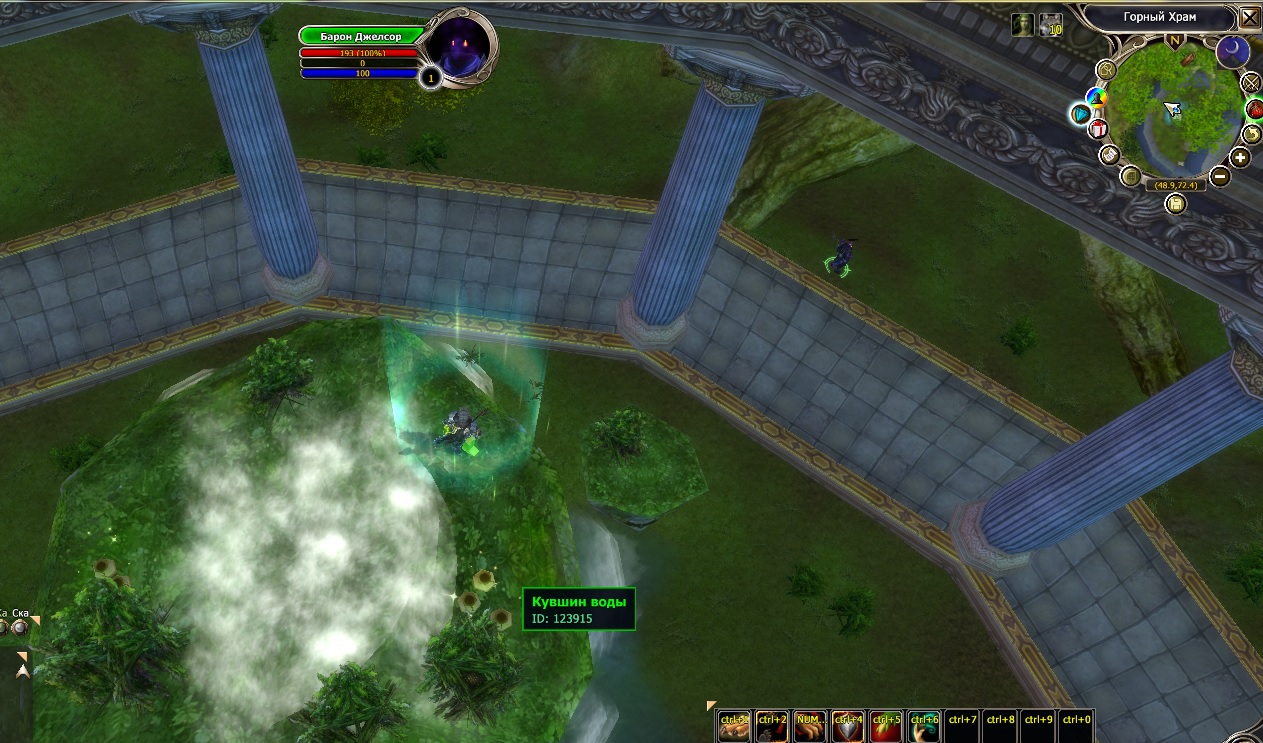Viewport: 1263px width, 743px height.
Task: Use the ctrl+4 shield ability
Action: coord(848,727)
